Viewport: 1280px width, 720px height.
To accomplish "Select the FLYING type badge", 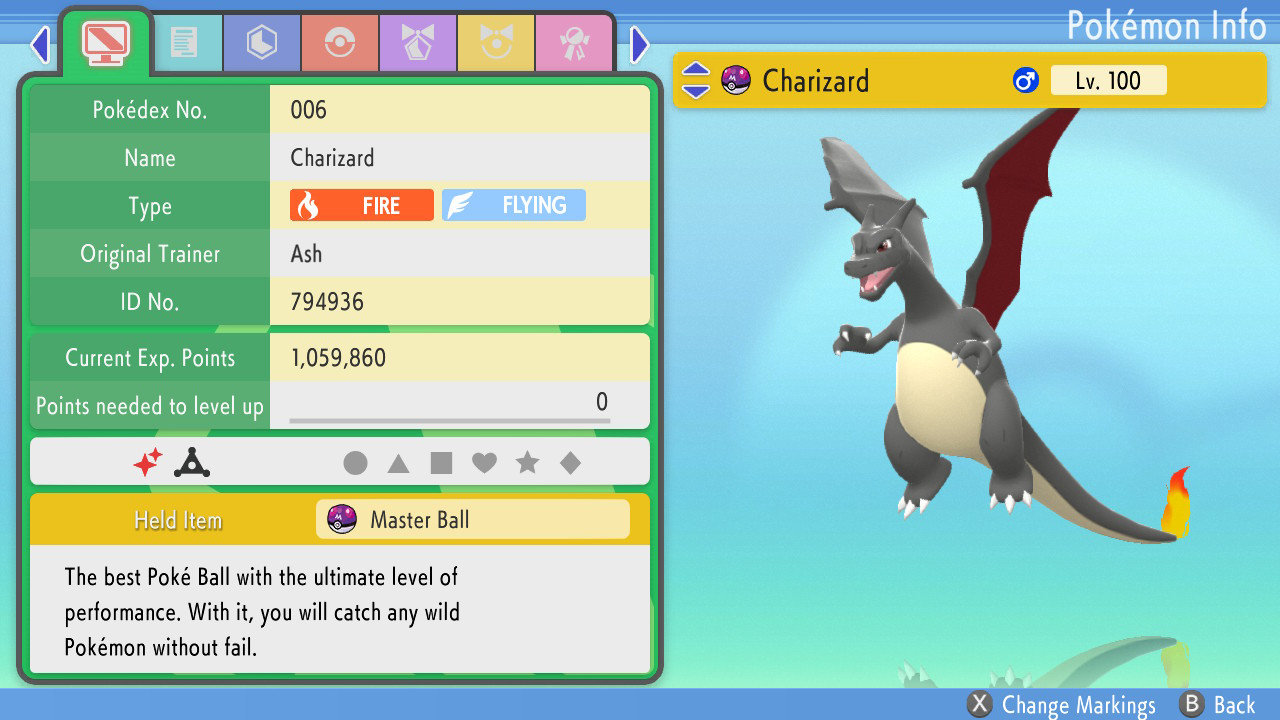I will point(513,205).
